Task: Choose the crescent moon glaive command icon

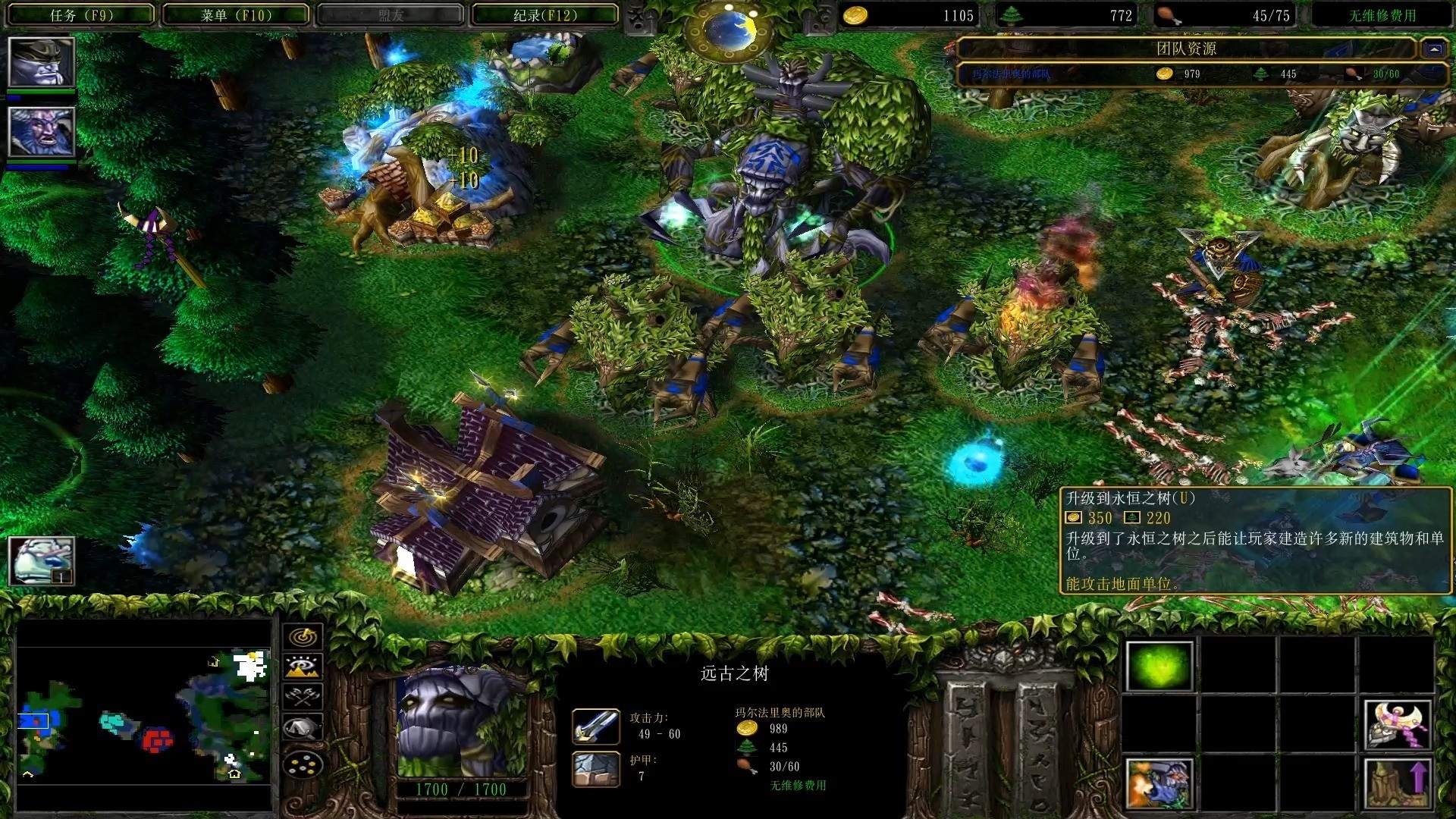Action: click(x=1397, y=724)
